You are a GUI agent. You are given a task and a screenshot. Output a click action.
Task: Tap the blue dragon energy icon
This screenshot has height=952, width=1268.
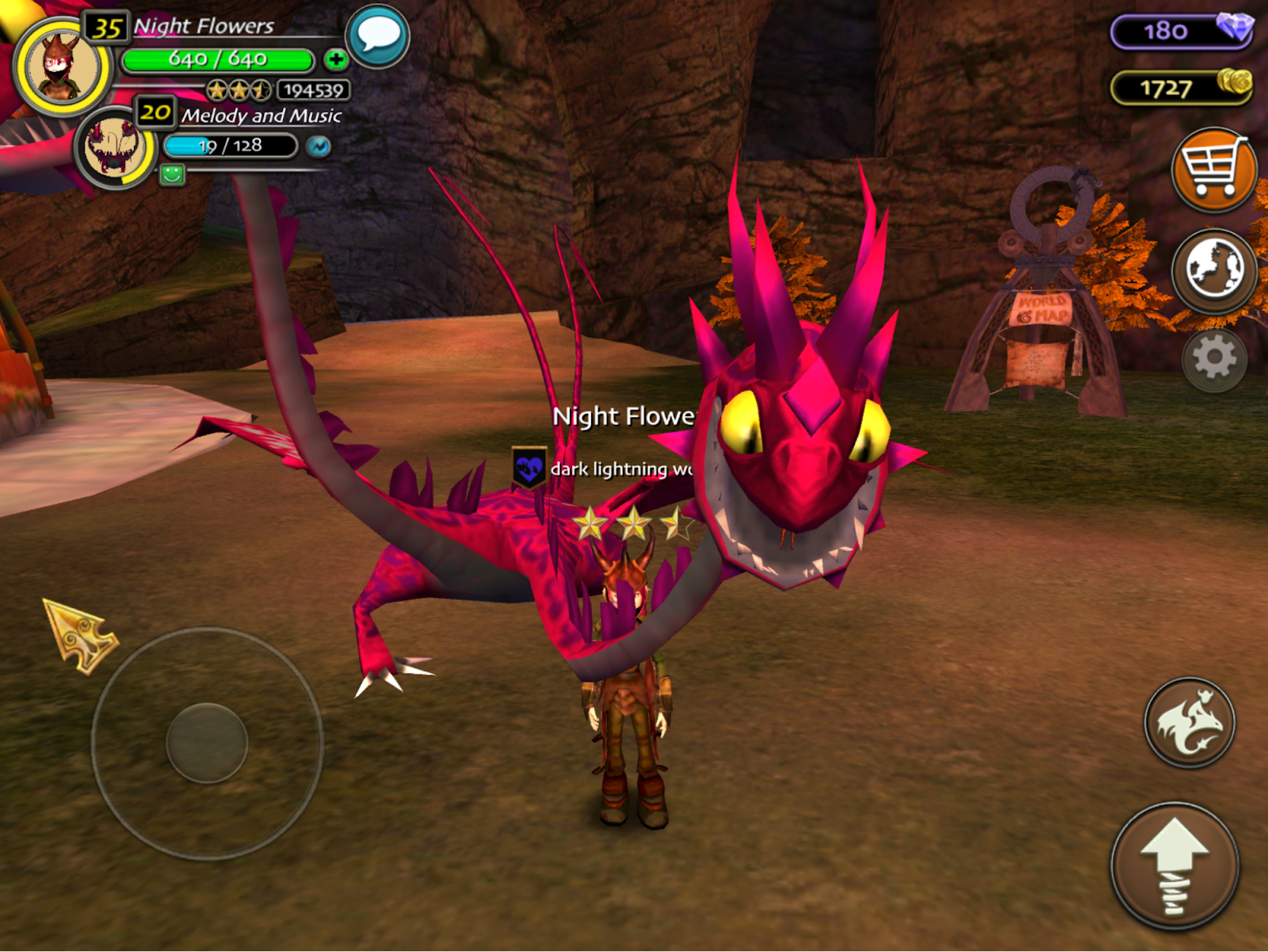pyautogui.click(x=319, y=147)
